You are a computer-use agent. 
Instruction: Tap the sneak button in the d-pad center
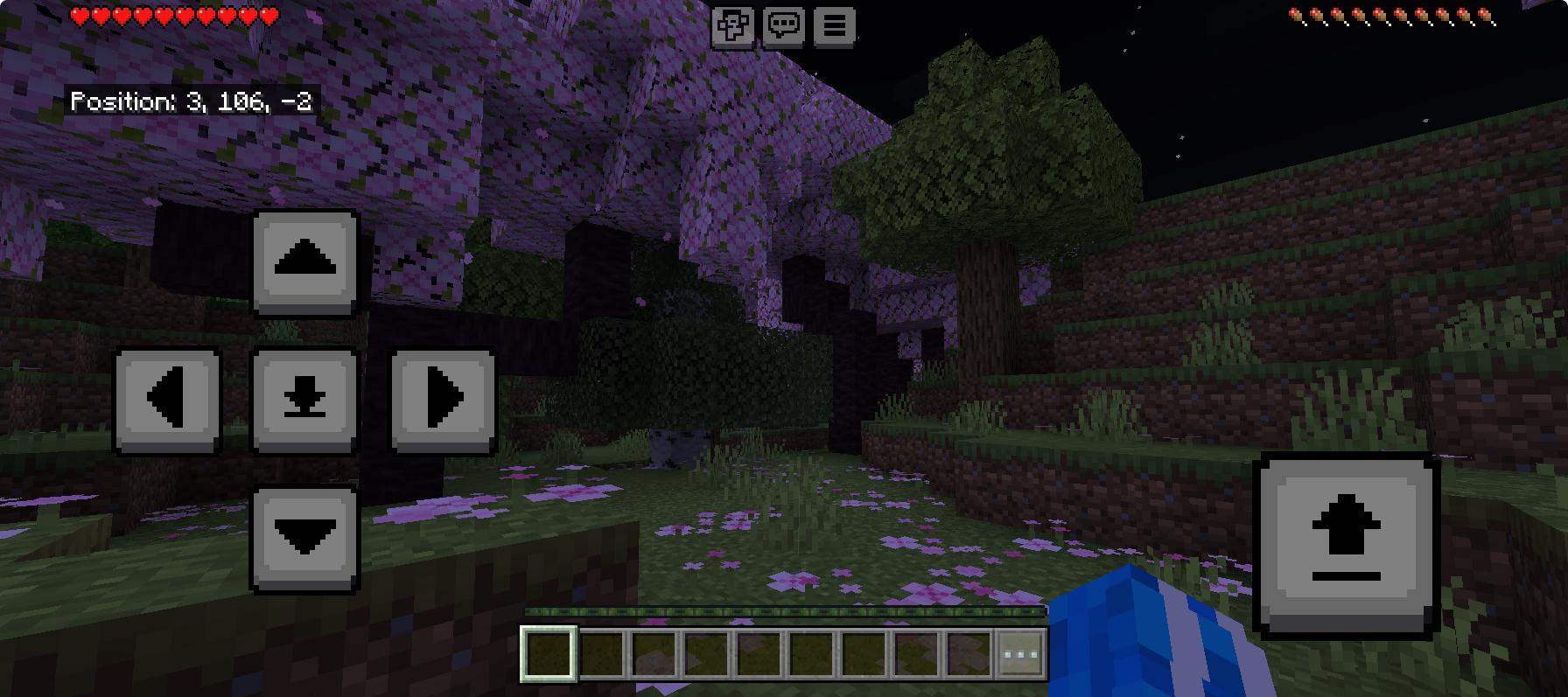[304, 400]
